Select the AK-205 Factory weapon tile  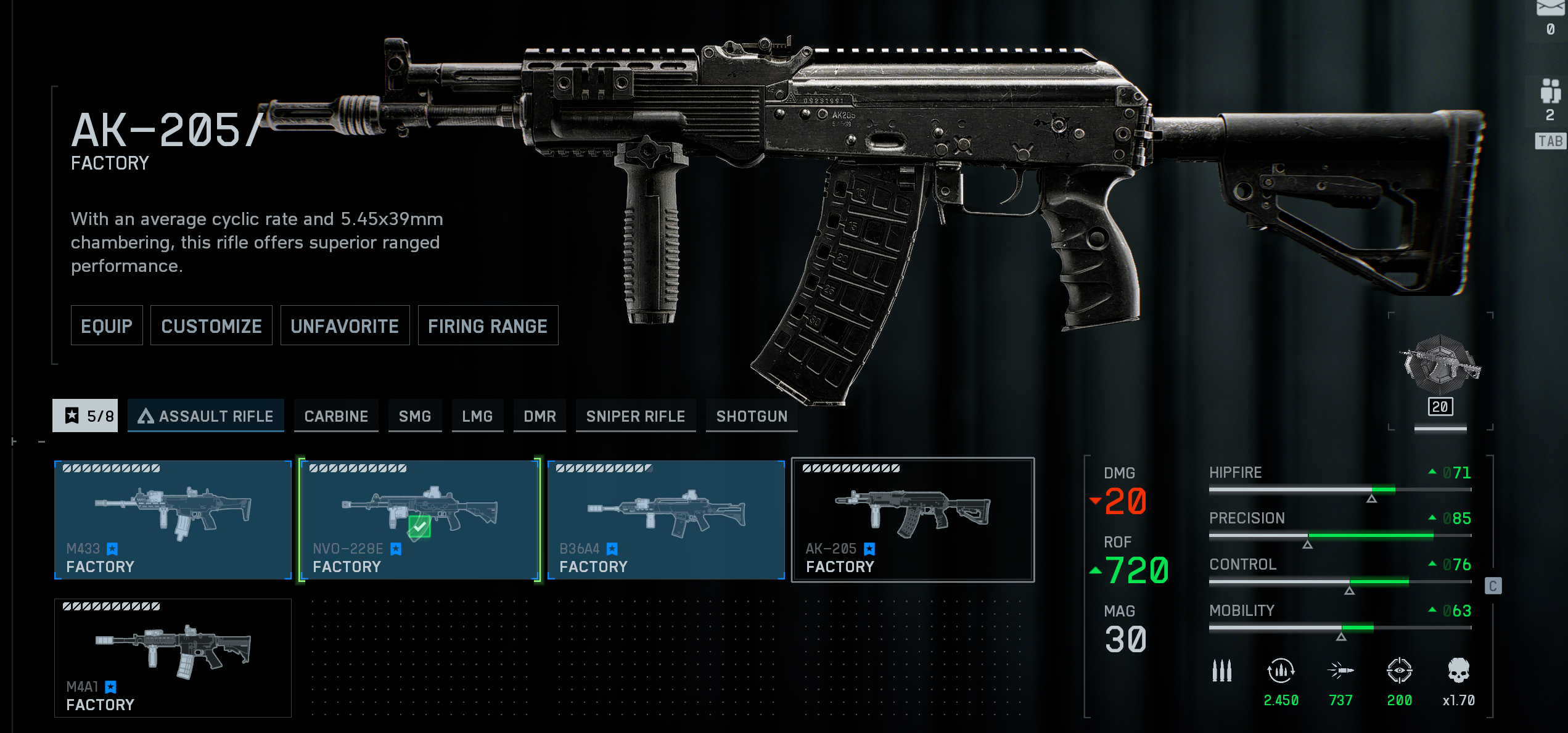(x=913, y=520)
